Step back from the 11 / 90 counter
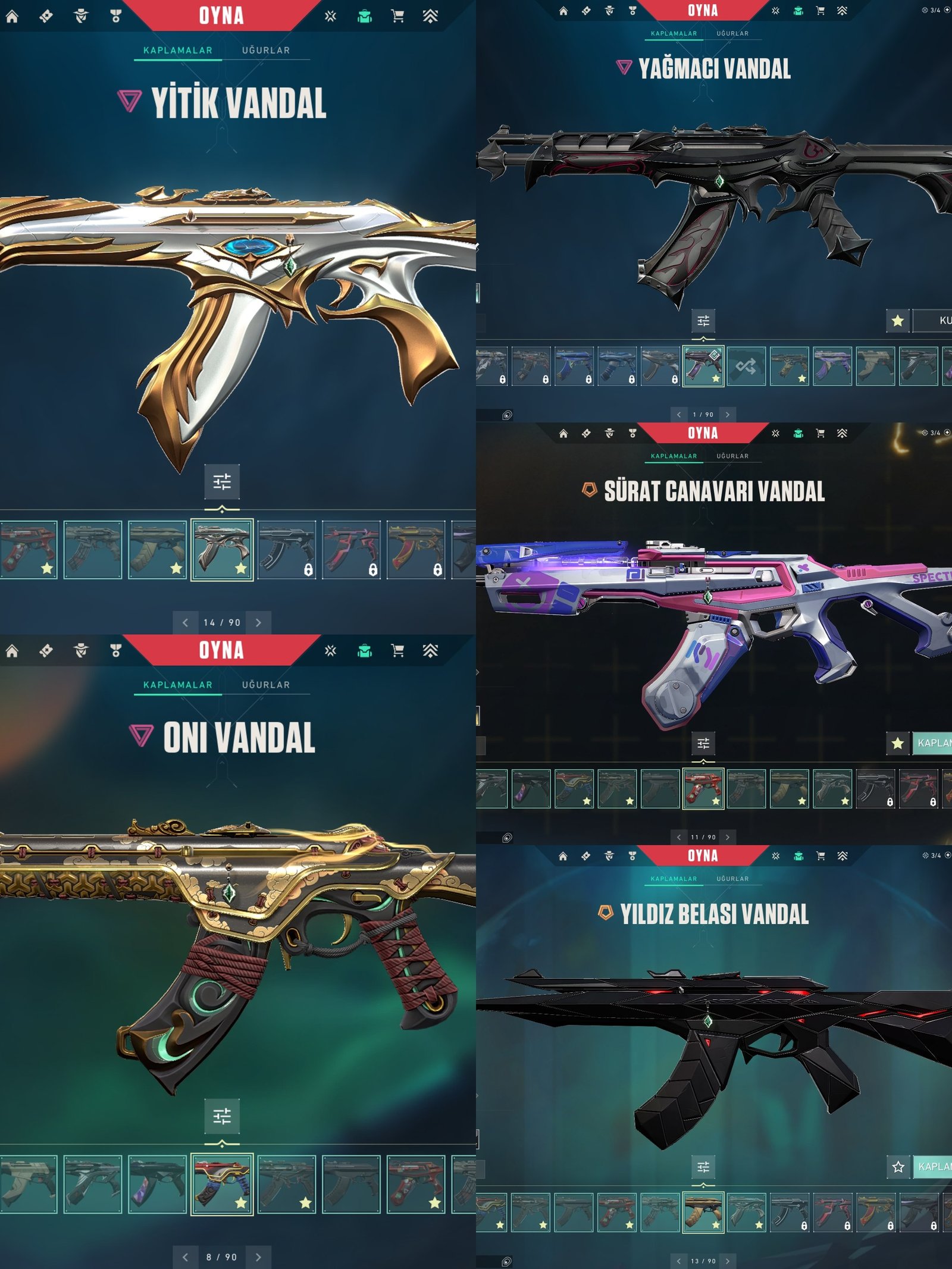The height and width of the screenshot is (1269, 952). pos(679,837)
